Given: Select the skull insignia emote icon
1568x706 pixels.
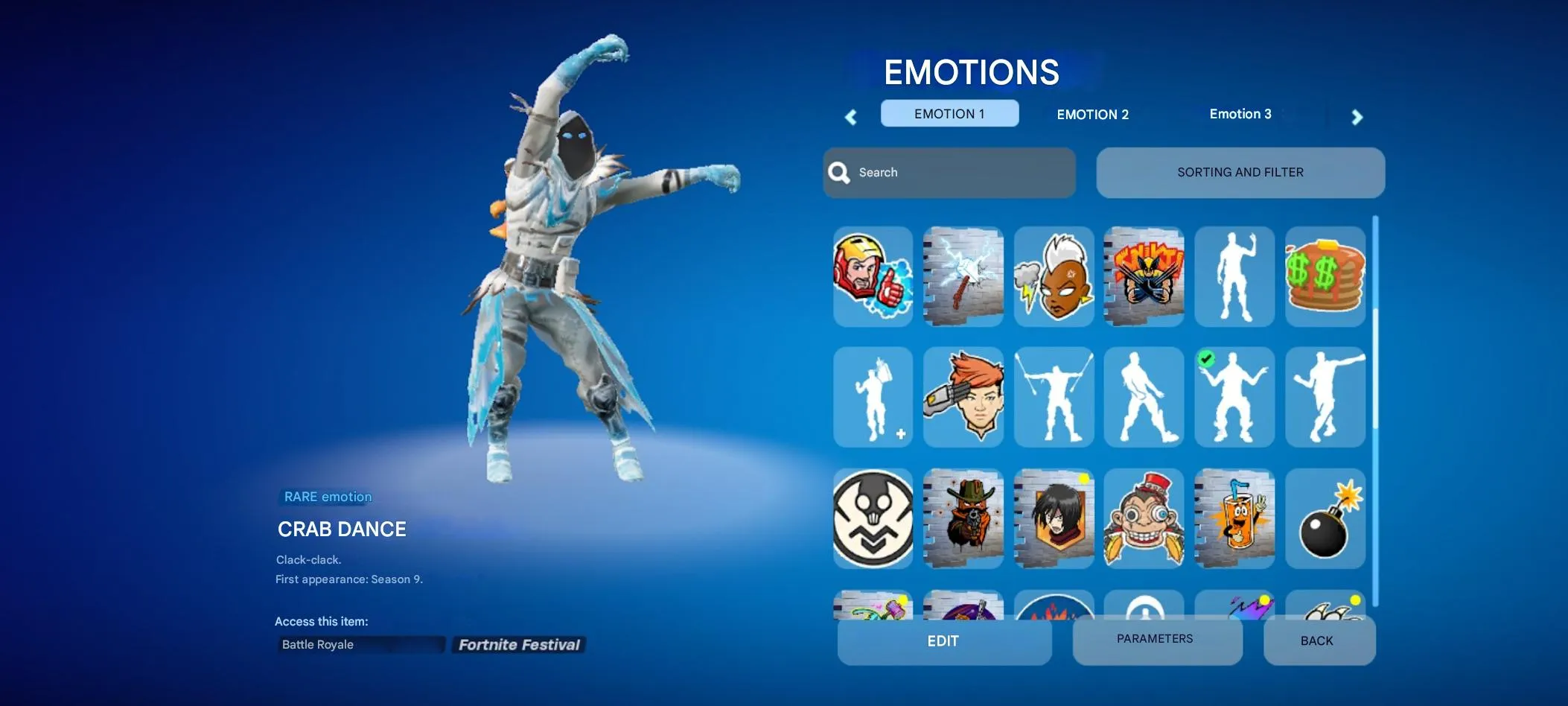Looking at the screenshot, I should (872, 518).
